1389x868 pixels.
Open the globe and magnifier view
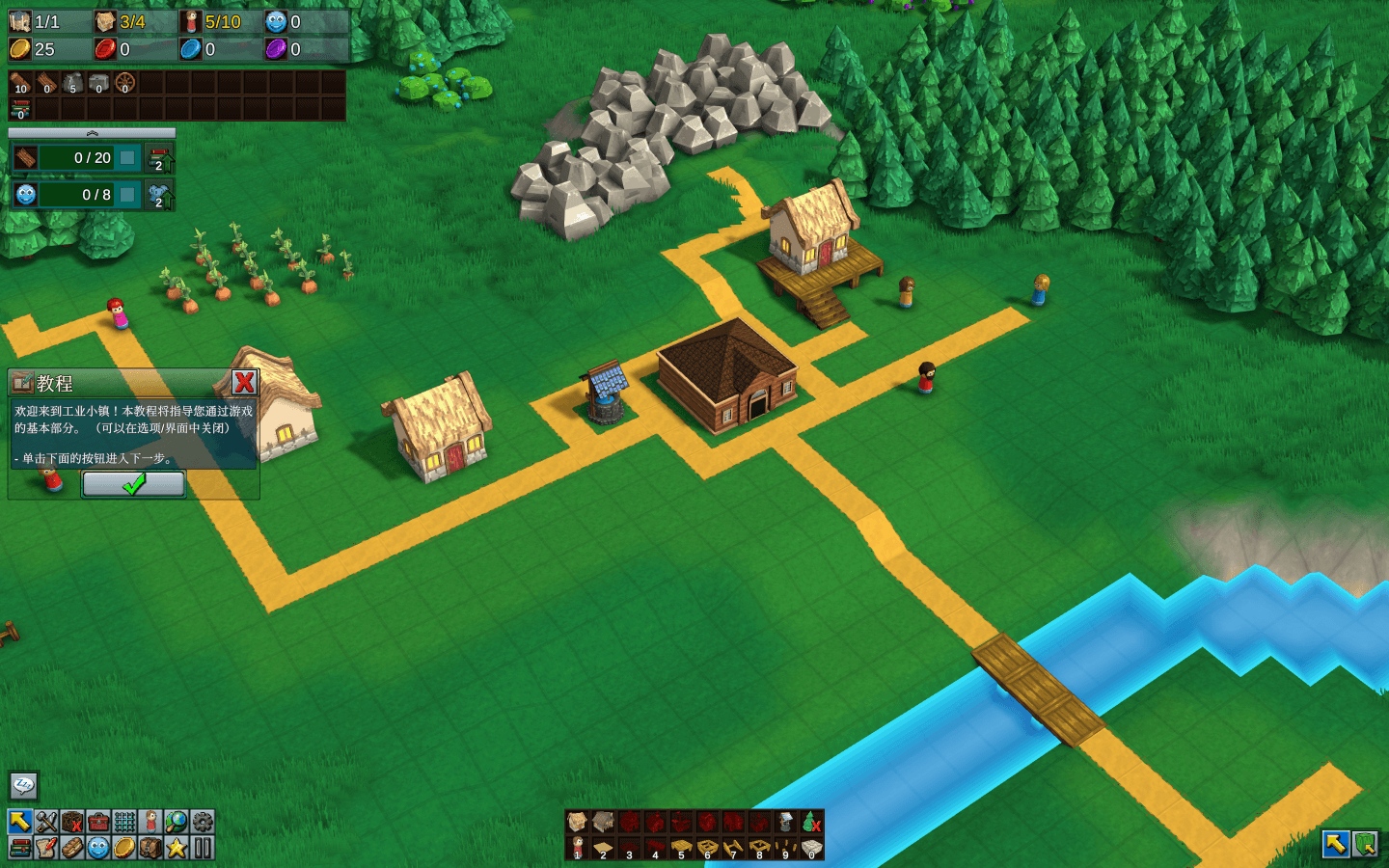pos(177,822)
